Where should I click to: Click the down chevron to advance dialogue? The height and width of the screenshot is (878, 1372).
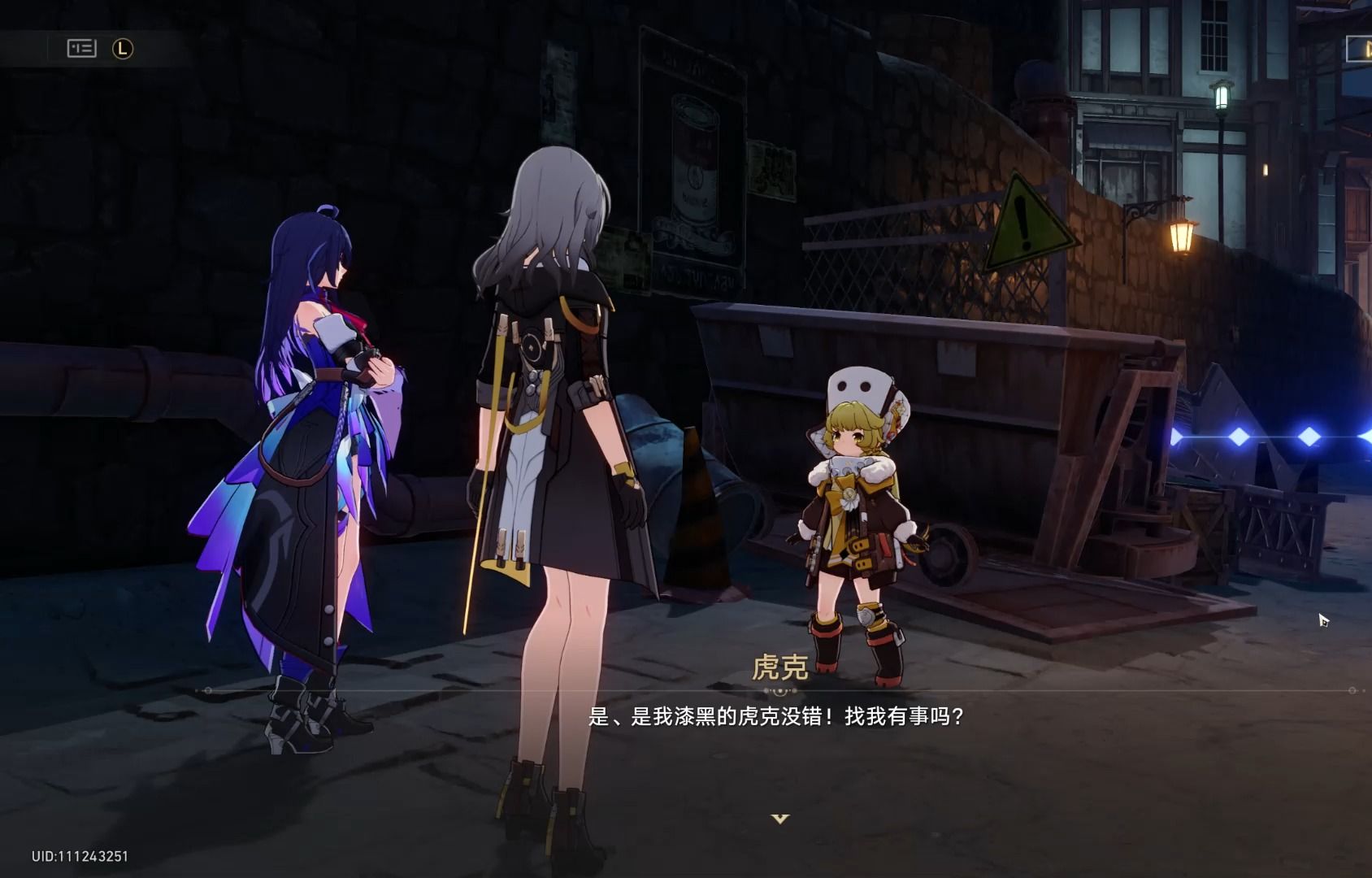779,821
